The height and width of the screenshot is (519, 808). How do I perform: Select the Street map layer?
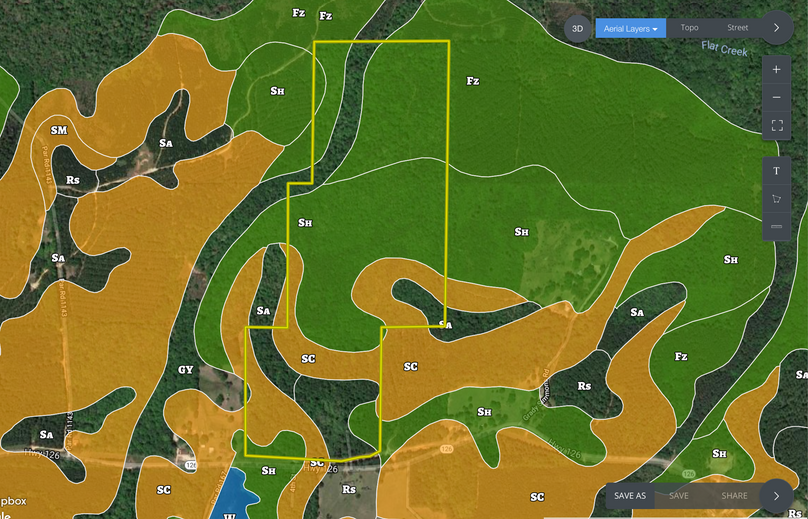coord(738,28)
